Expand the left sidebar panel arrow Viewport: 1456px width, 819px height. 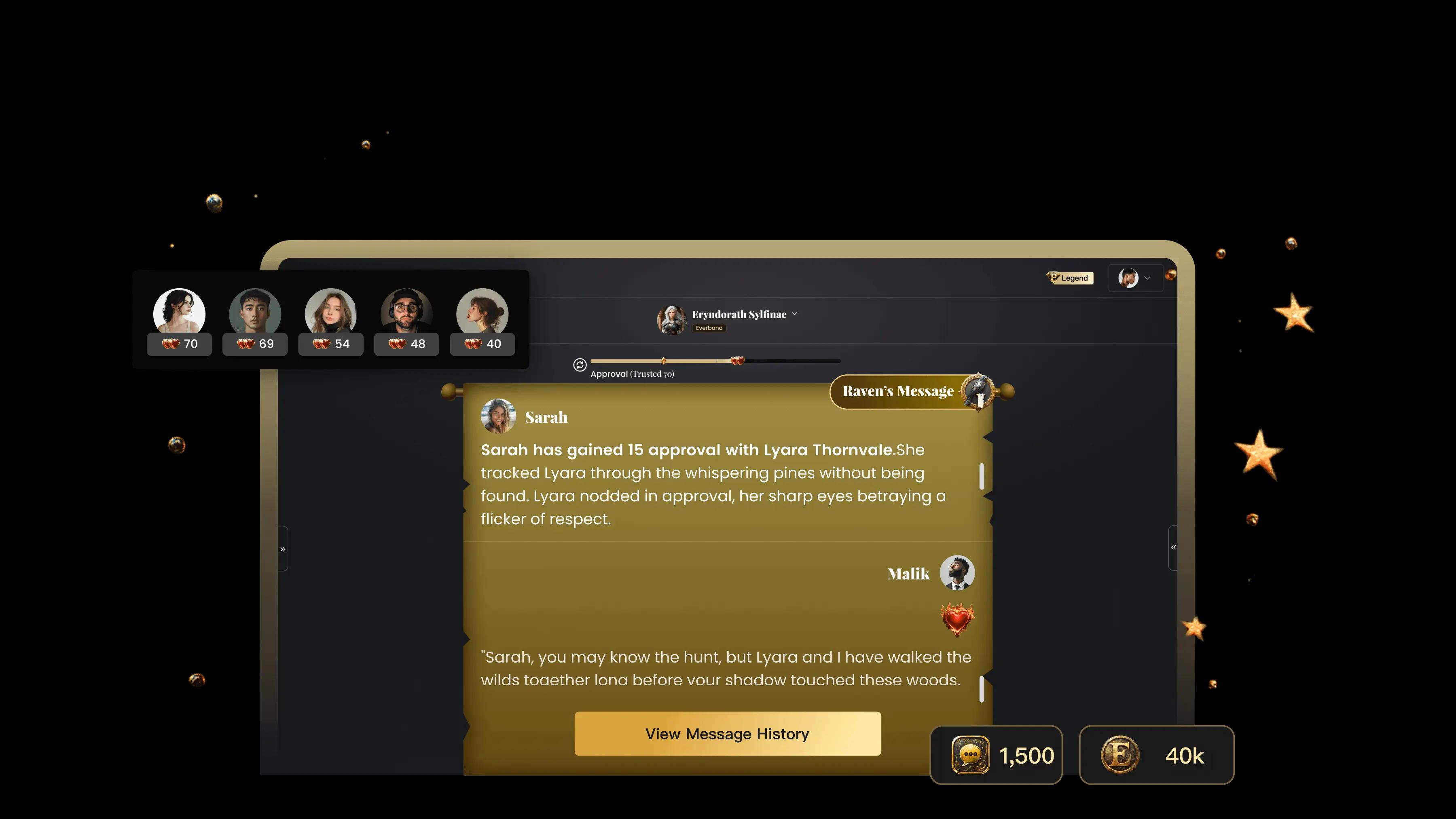[283, 549]
